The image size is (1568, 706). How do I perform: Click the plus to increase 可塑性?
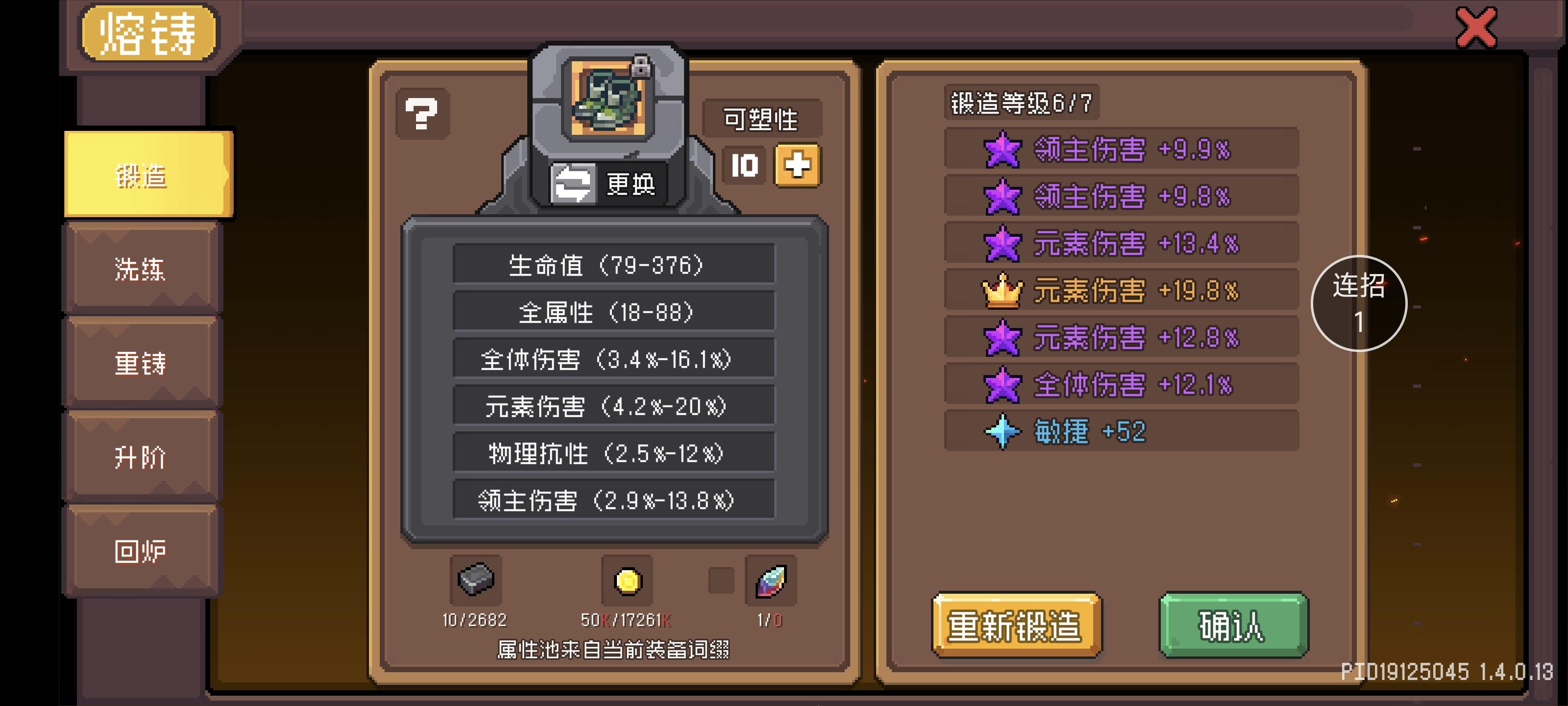pos(799,165)
